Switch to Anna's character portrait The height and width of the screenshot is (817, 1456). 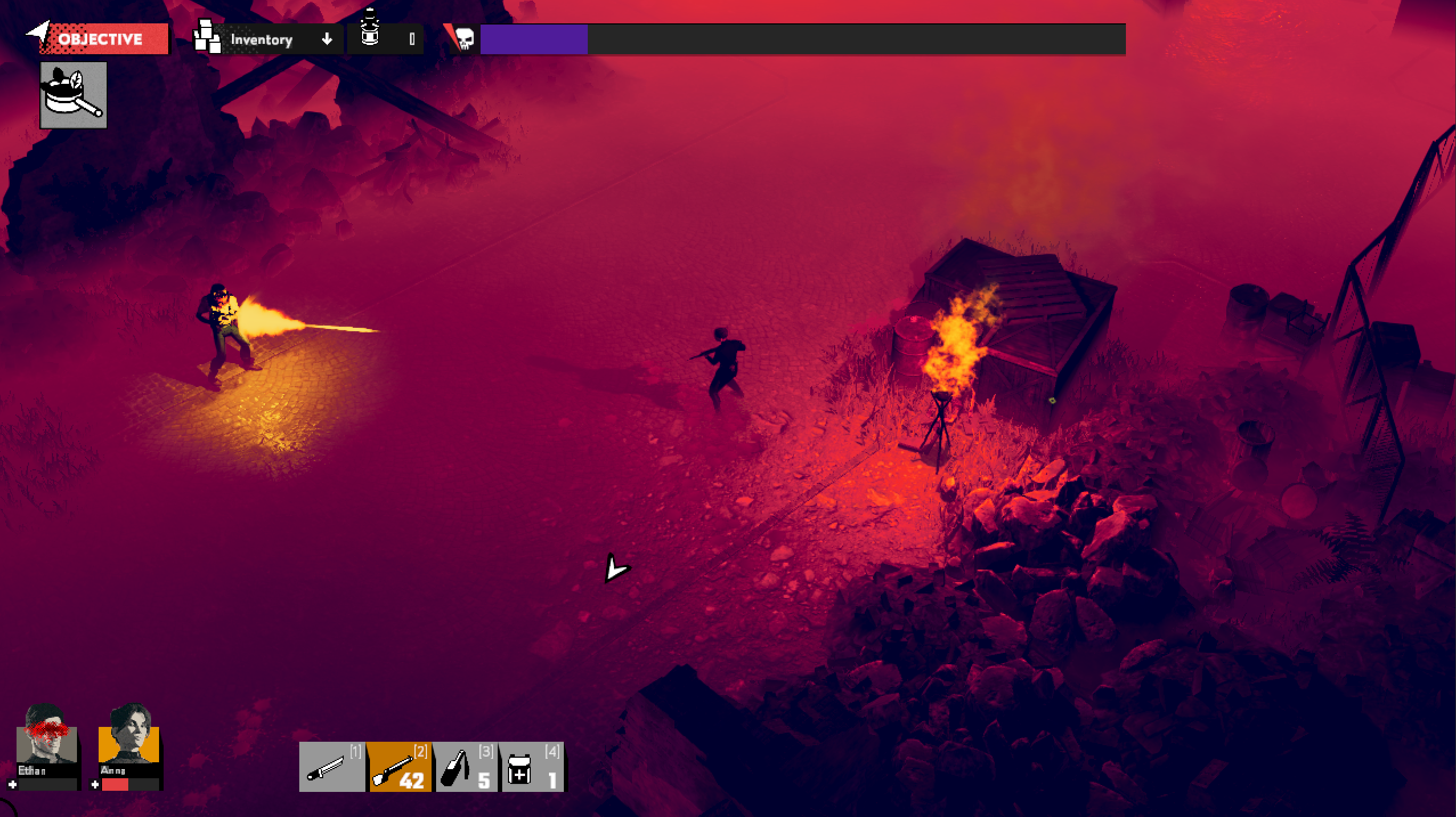click(129, 735)
